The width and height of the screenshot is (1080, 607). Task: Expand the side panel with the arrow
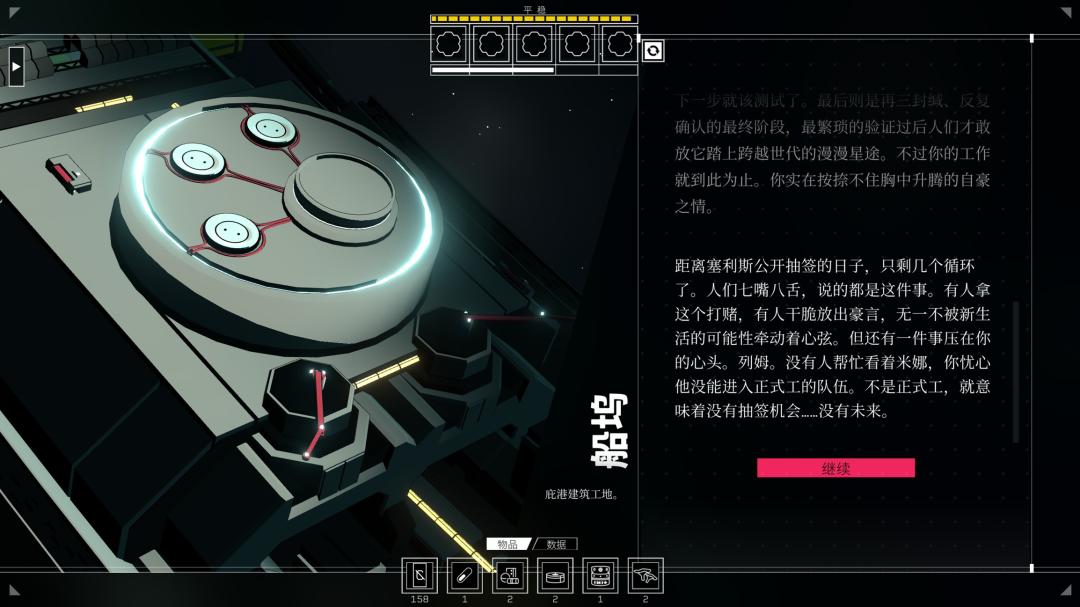pyautogui.click(x=16, y=66)
